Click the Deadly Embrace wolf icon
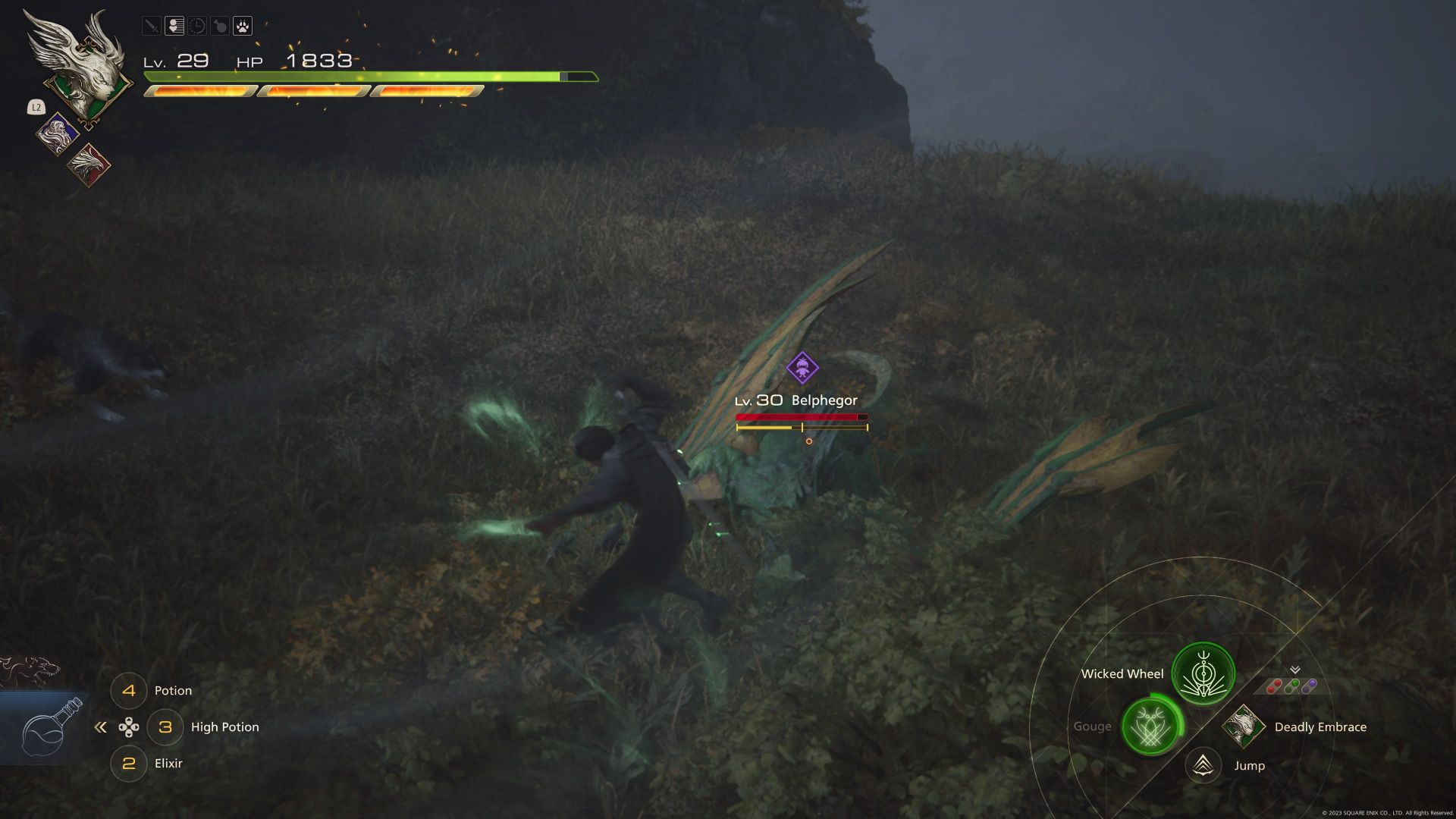The image size is (1456, 819). point(1242,726)
